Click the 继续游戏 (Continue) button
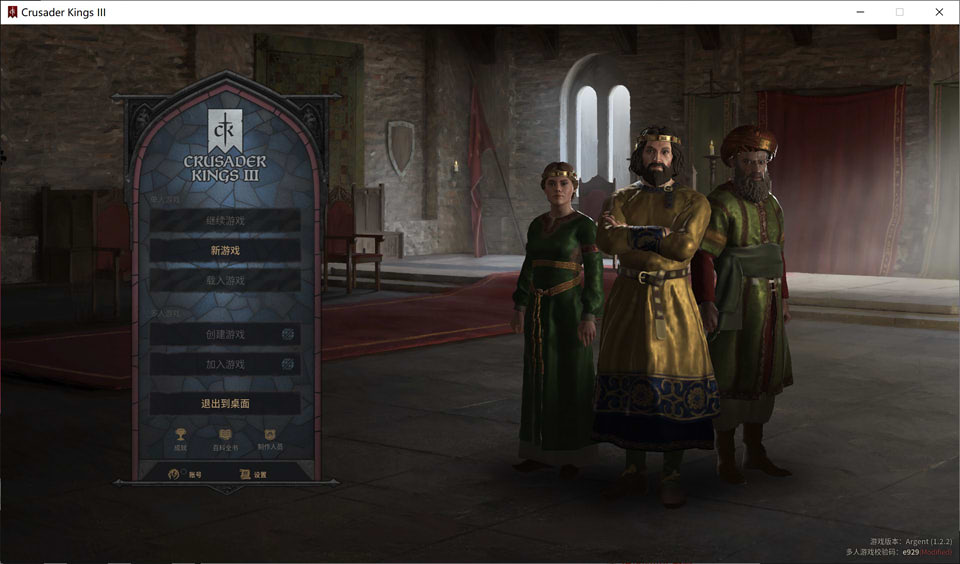Image resolution: width=960 pixels, height=564 pixels. [x=225, y=220]
